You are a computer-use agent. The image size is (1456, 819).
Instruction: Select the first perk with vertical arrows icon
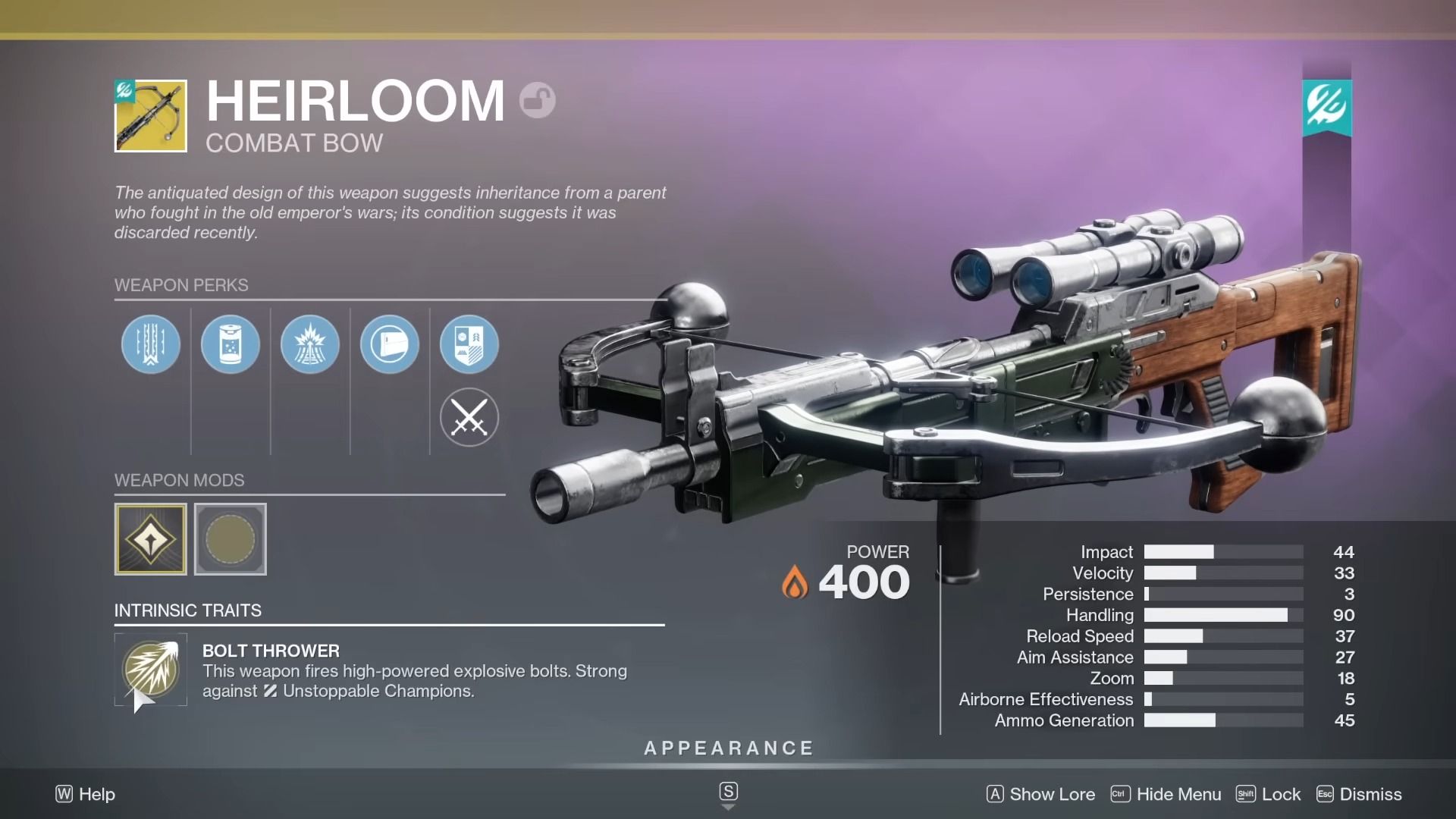click(151, 344)
